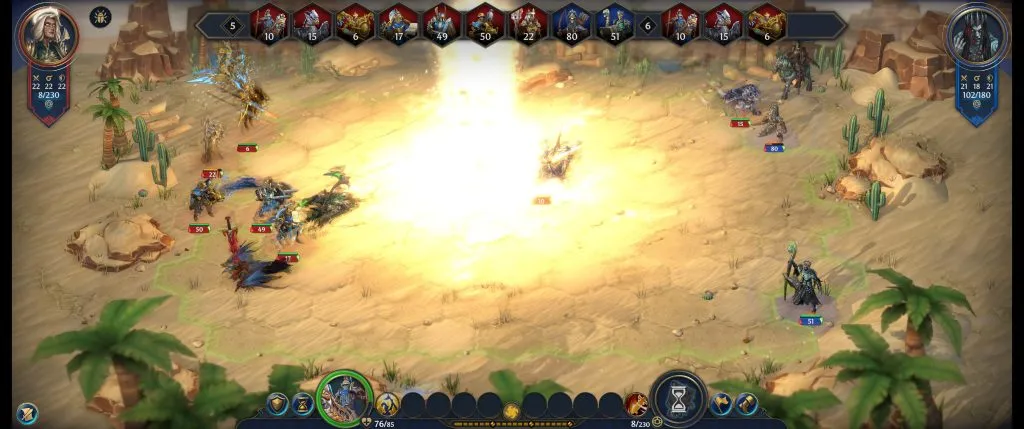Viewport: 1024px width, 429px height.
Task: Click the large hourglass wait button
Action: [678, 399]
